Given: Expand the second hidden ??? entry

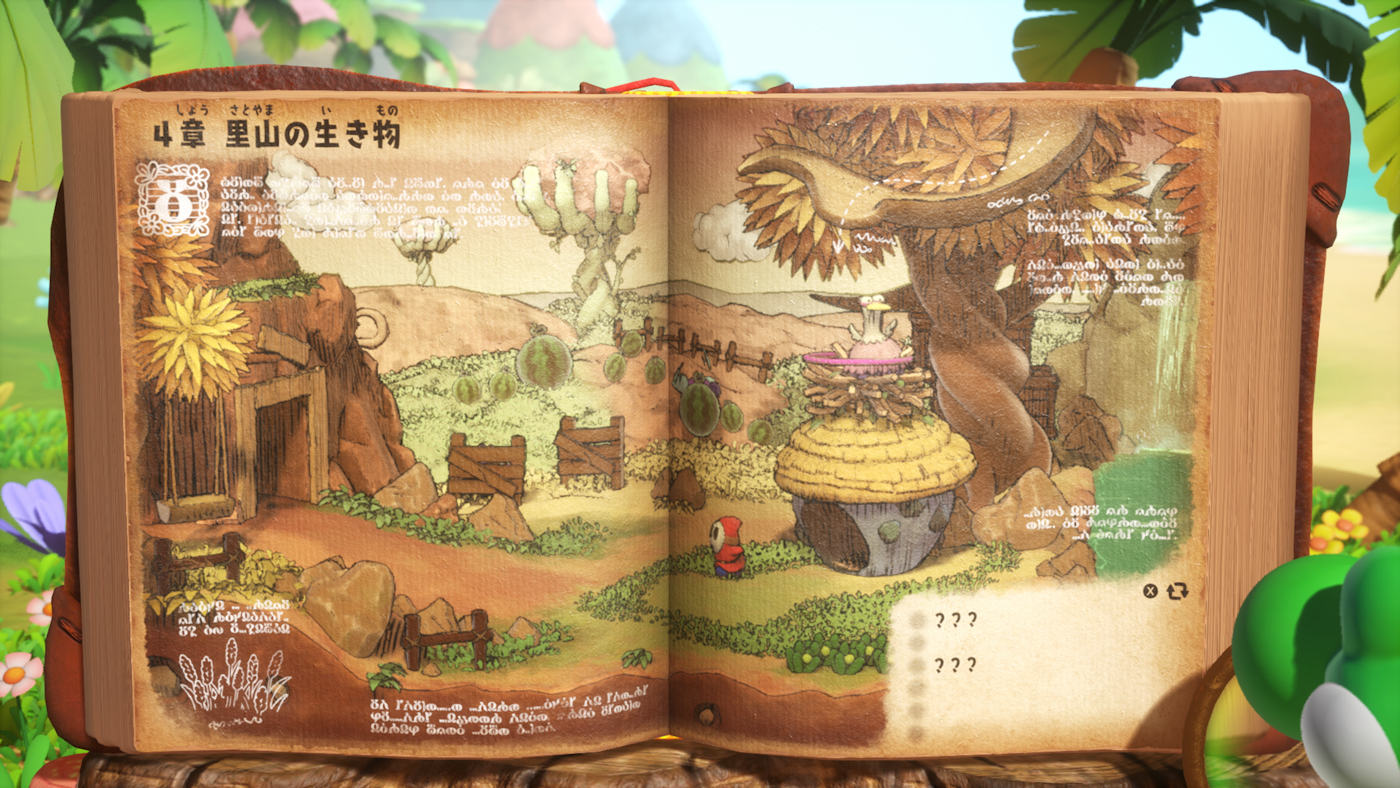Looking at the screenshot, I should point(953,664).
